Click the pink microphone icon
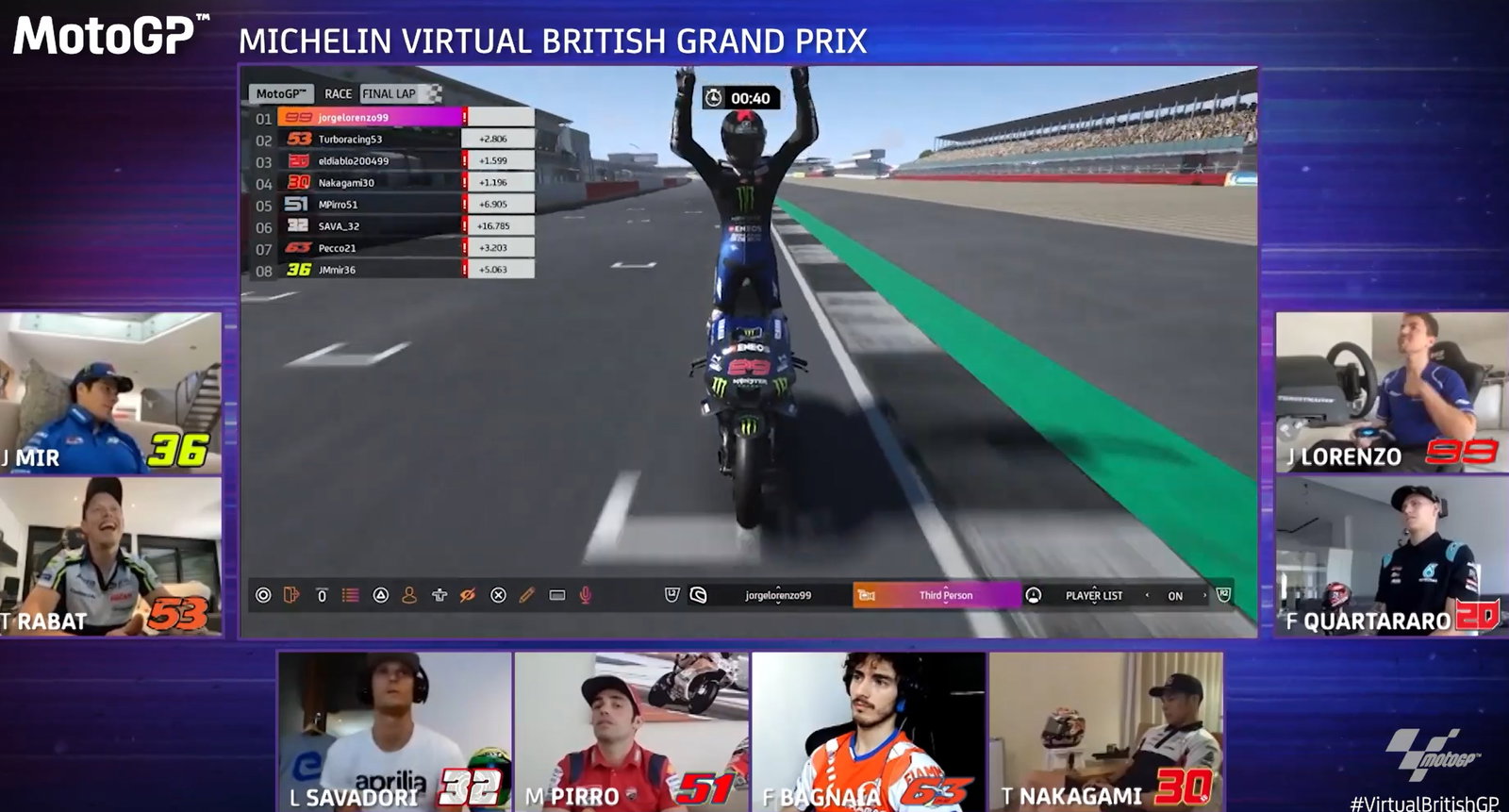 [x=585, y=595]
